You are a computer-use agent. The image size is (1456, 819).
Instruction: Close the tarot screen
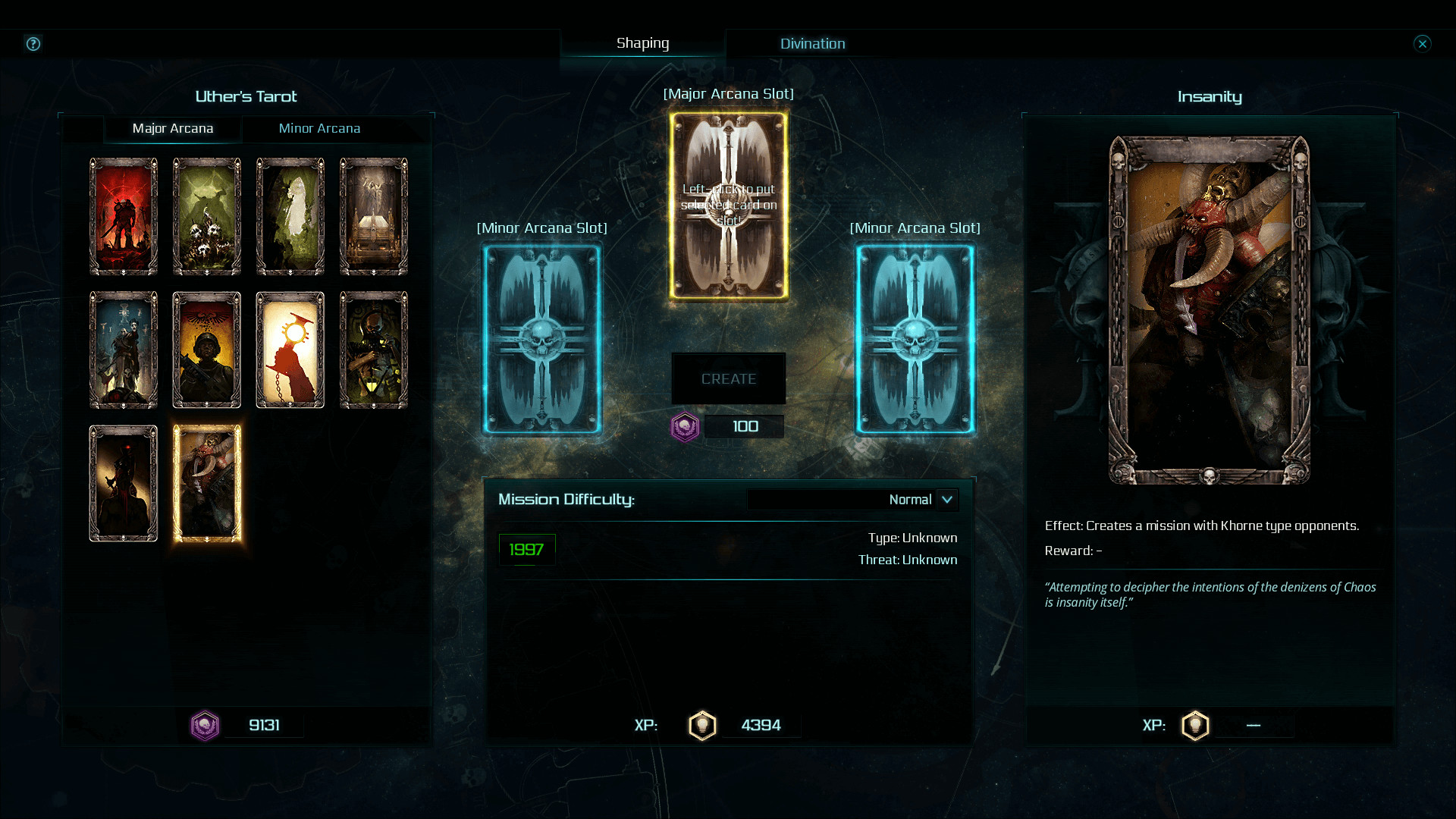pos(1422,43)
